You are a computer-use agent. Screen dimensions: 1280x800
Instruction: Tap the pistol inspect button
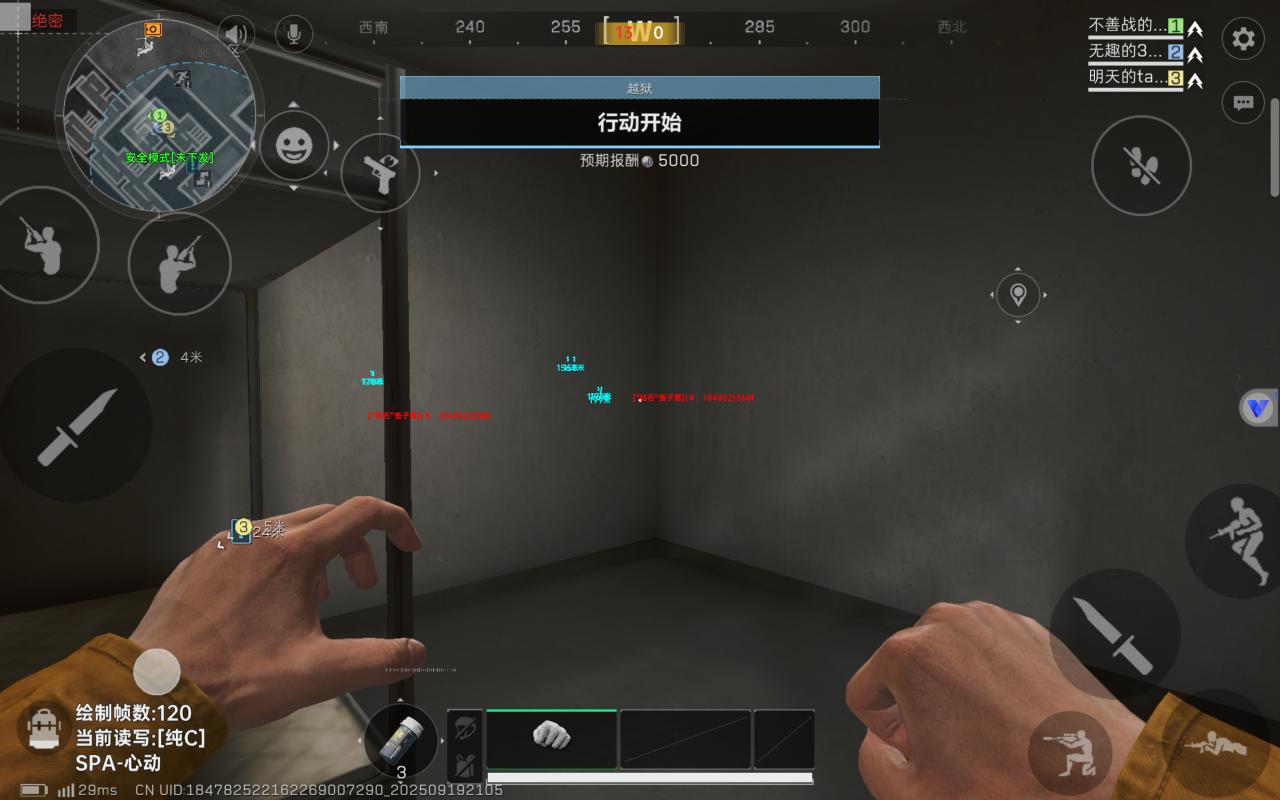tap(380, 173)
